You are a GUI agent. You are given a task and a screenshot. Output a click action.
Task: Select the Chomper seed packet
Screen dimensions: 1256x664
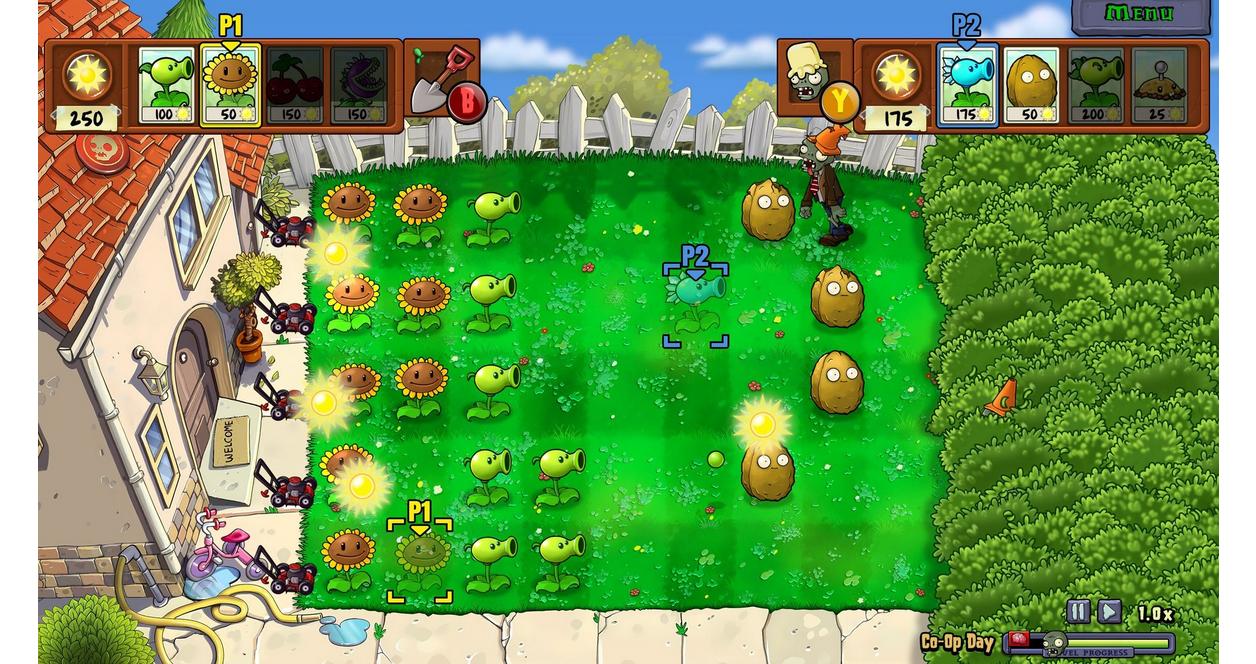click(x=359, y=85)
